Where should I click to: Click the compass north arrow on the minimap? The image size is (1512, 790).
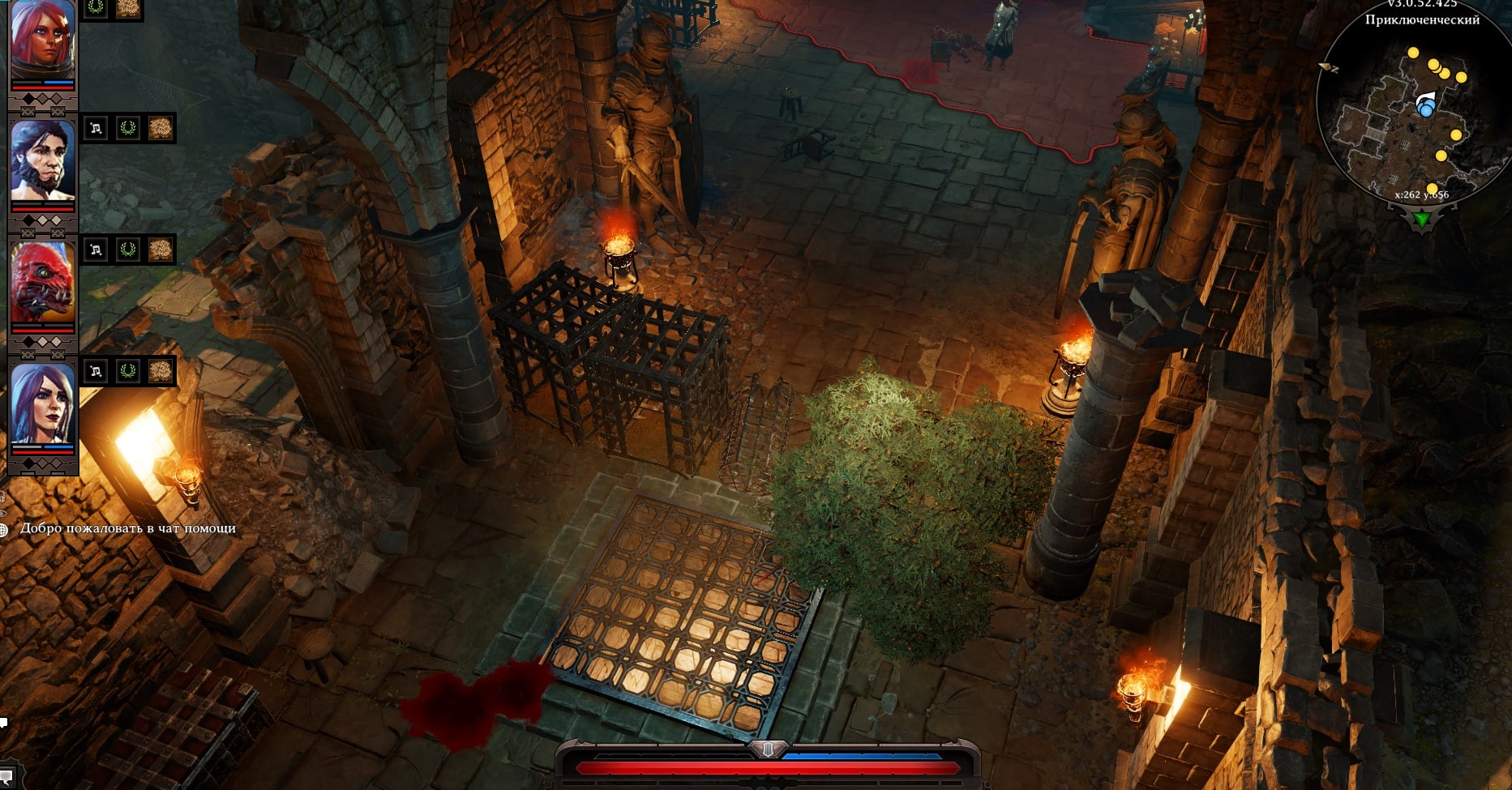(1326, 67)
